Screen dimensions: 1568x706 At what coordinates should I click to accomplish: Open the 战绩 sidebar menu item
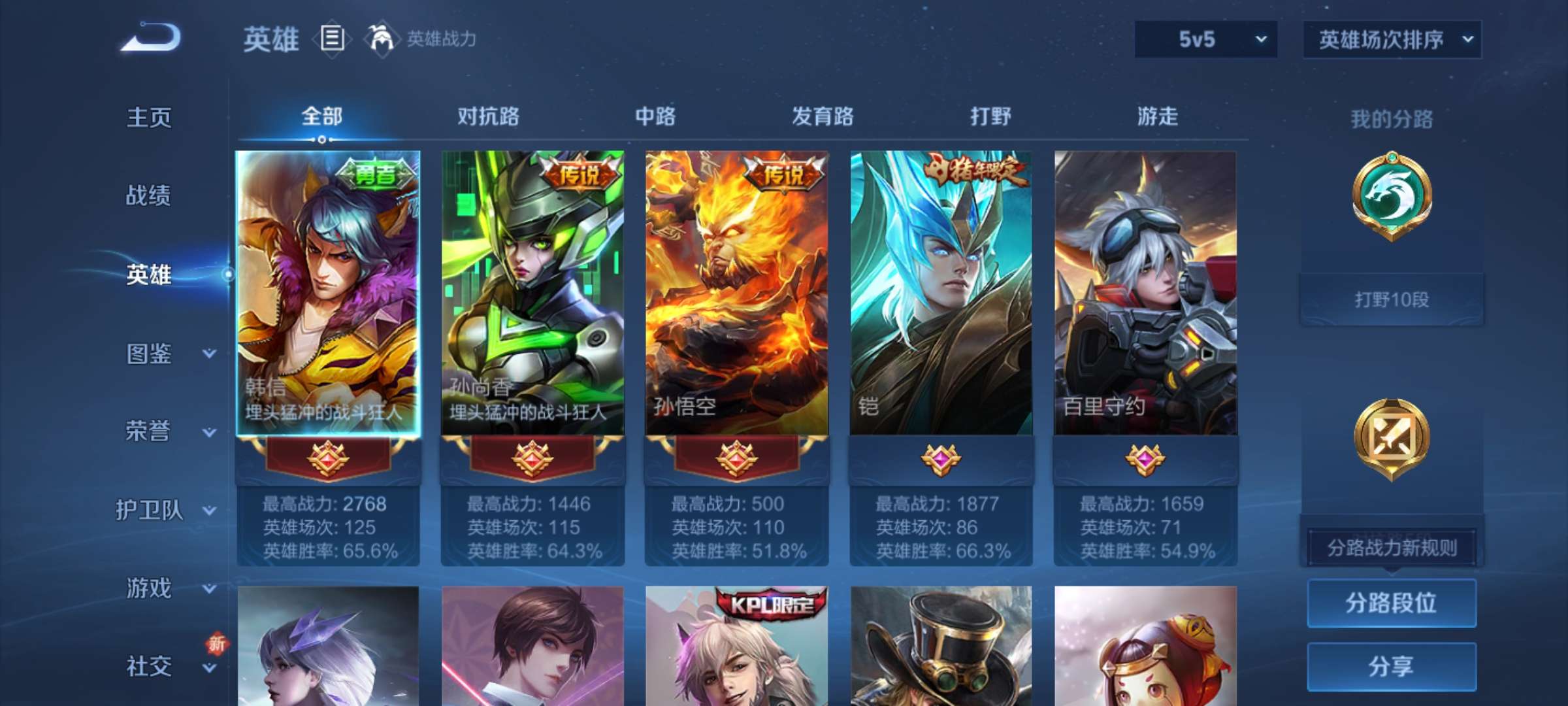147,196
